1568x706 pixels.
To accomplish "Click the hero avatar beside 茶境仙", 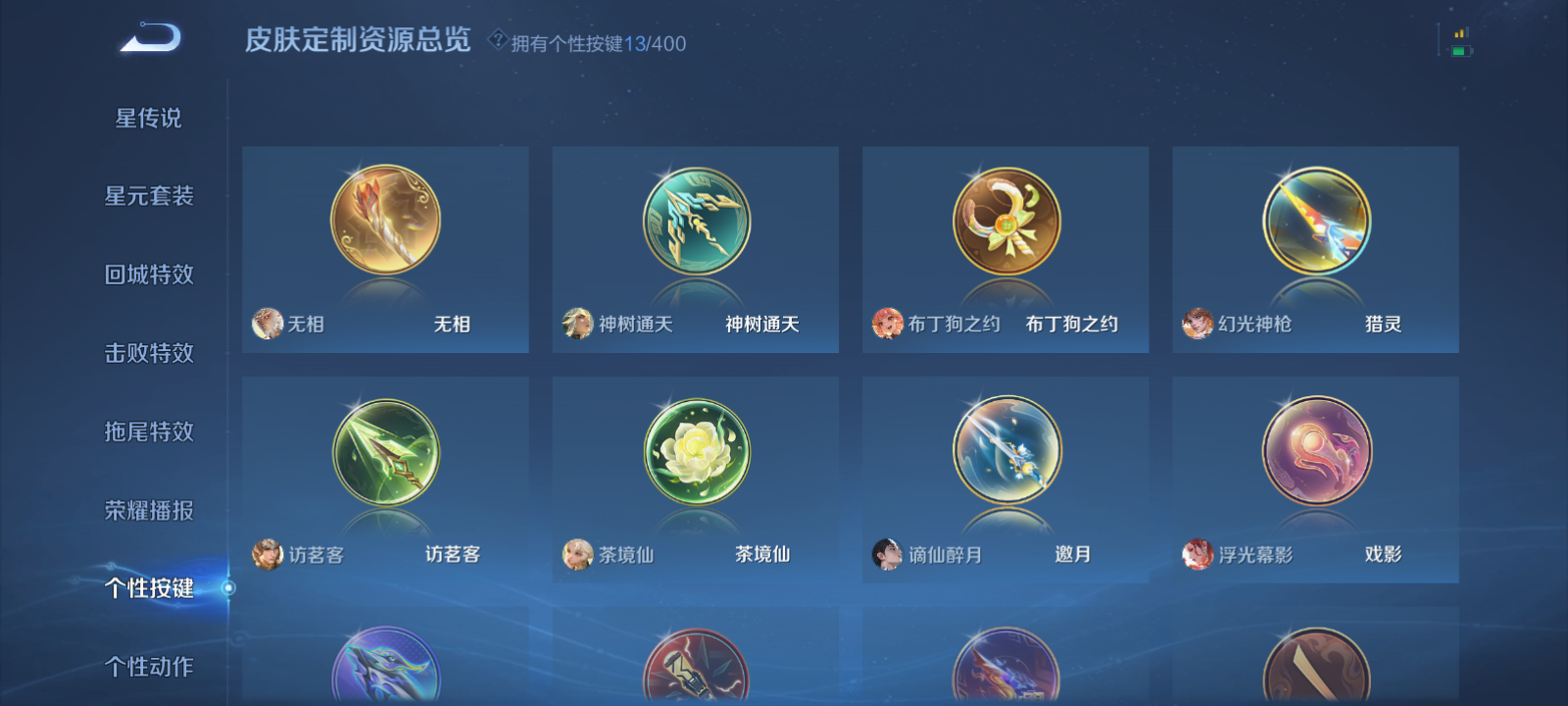I will point(576,553).
